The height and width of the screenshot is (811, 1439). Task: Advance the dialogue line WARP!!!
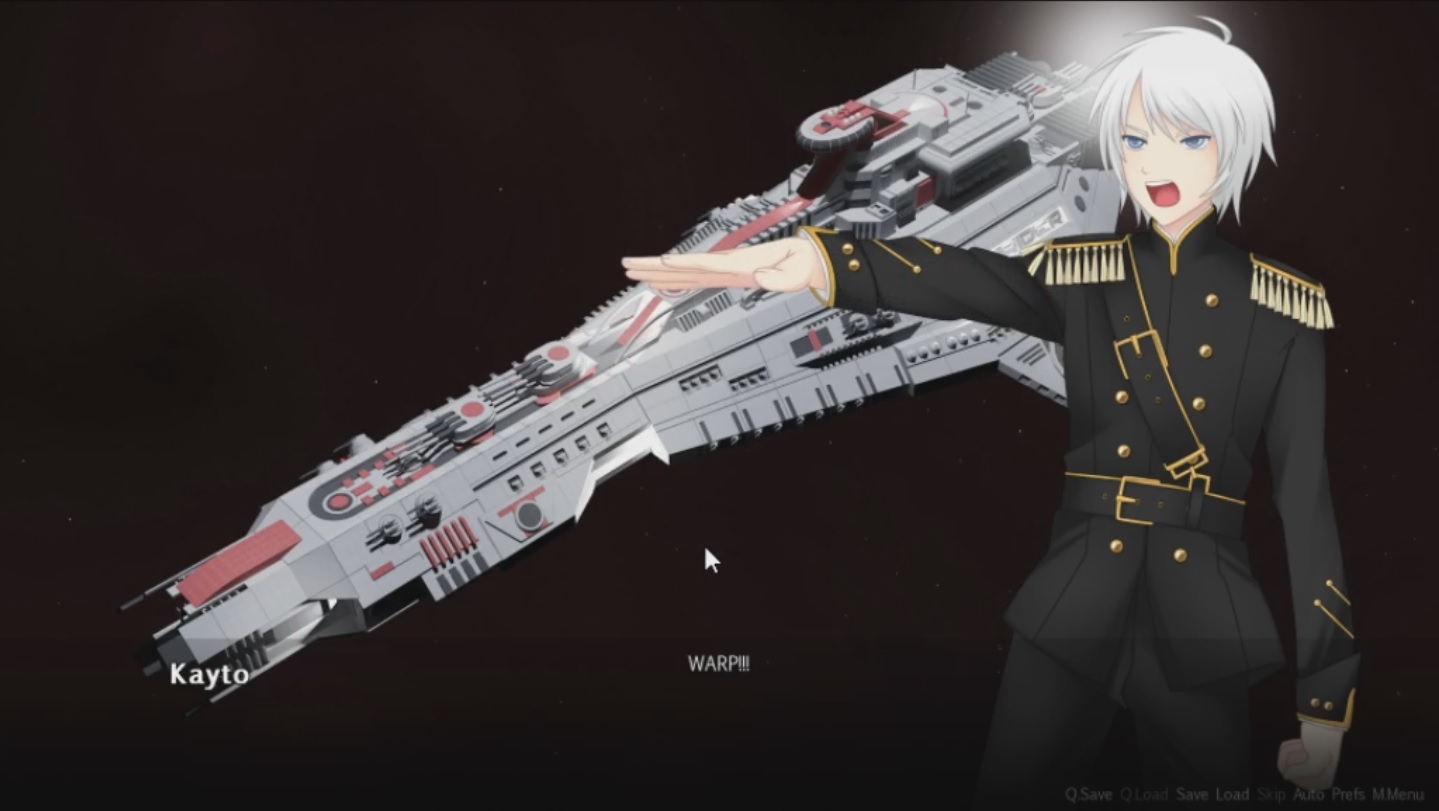(x=722, y=660)
